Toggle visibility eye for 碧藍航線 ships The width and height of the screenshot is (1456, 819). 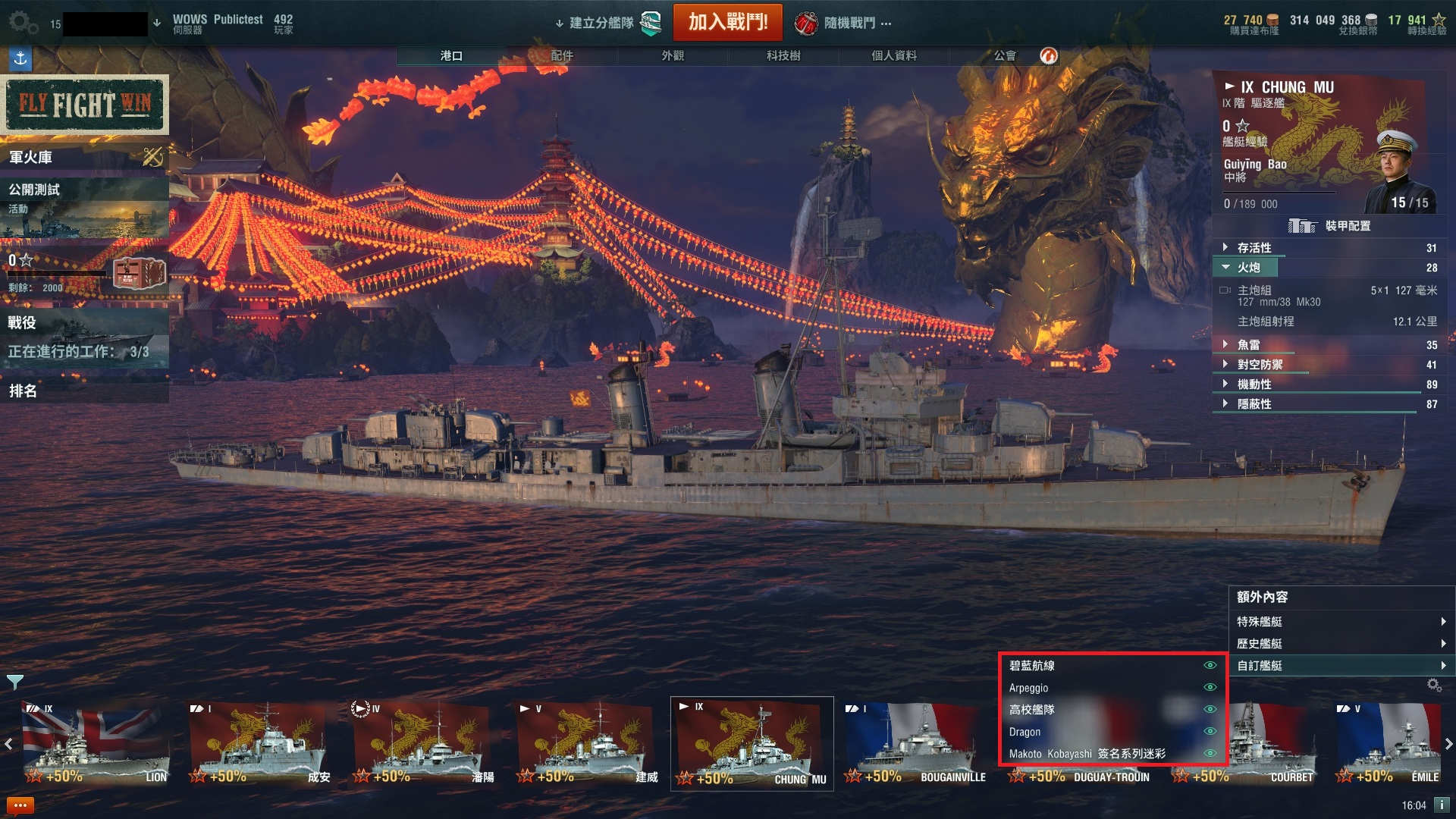1210,665
